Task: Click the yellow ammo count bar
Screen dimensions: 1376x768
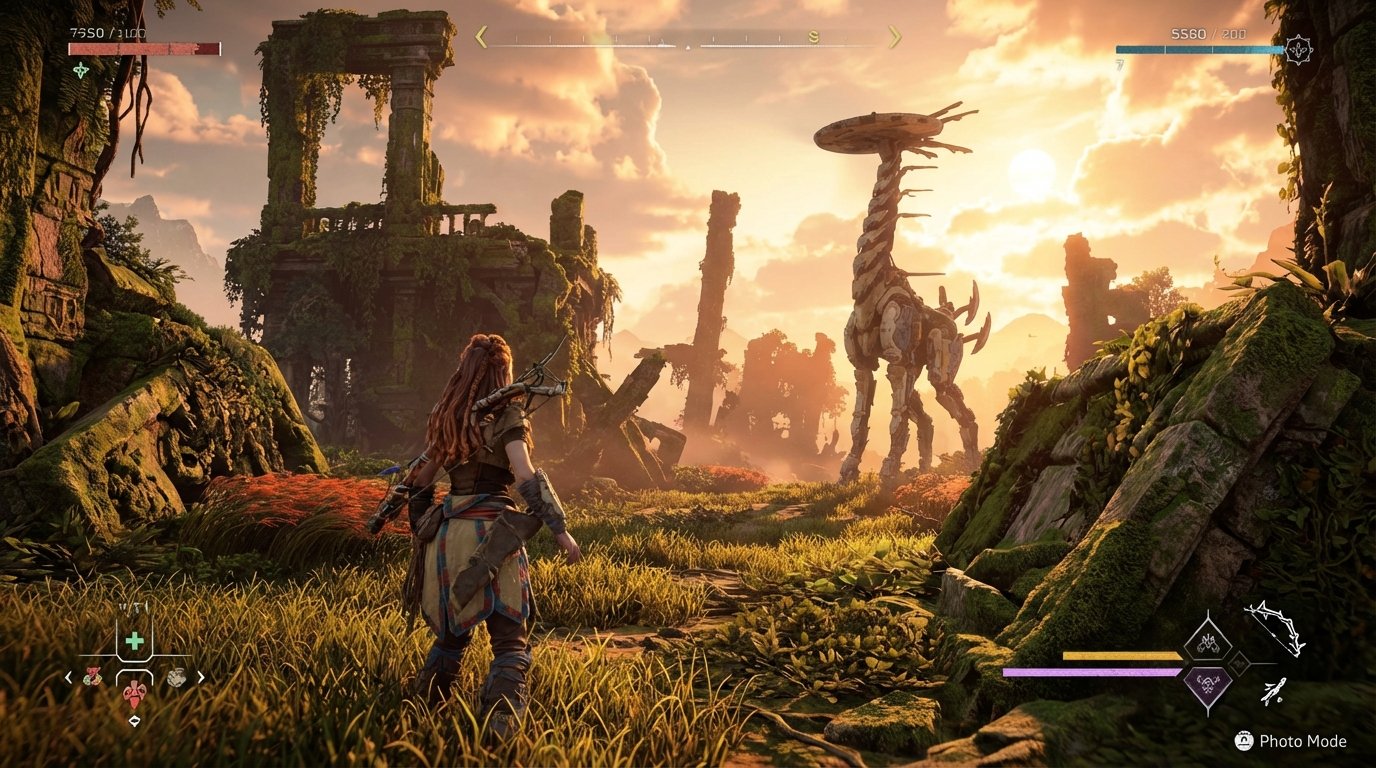Action: [1120, 655]
